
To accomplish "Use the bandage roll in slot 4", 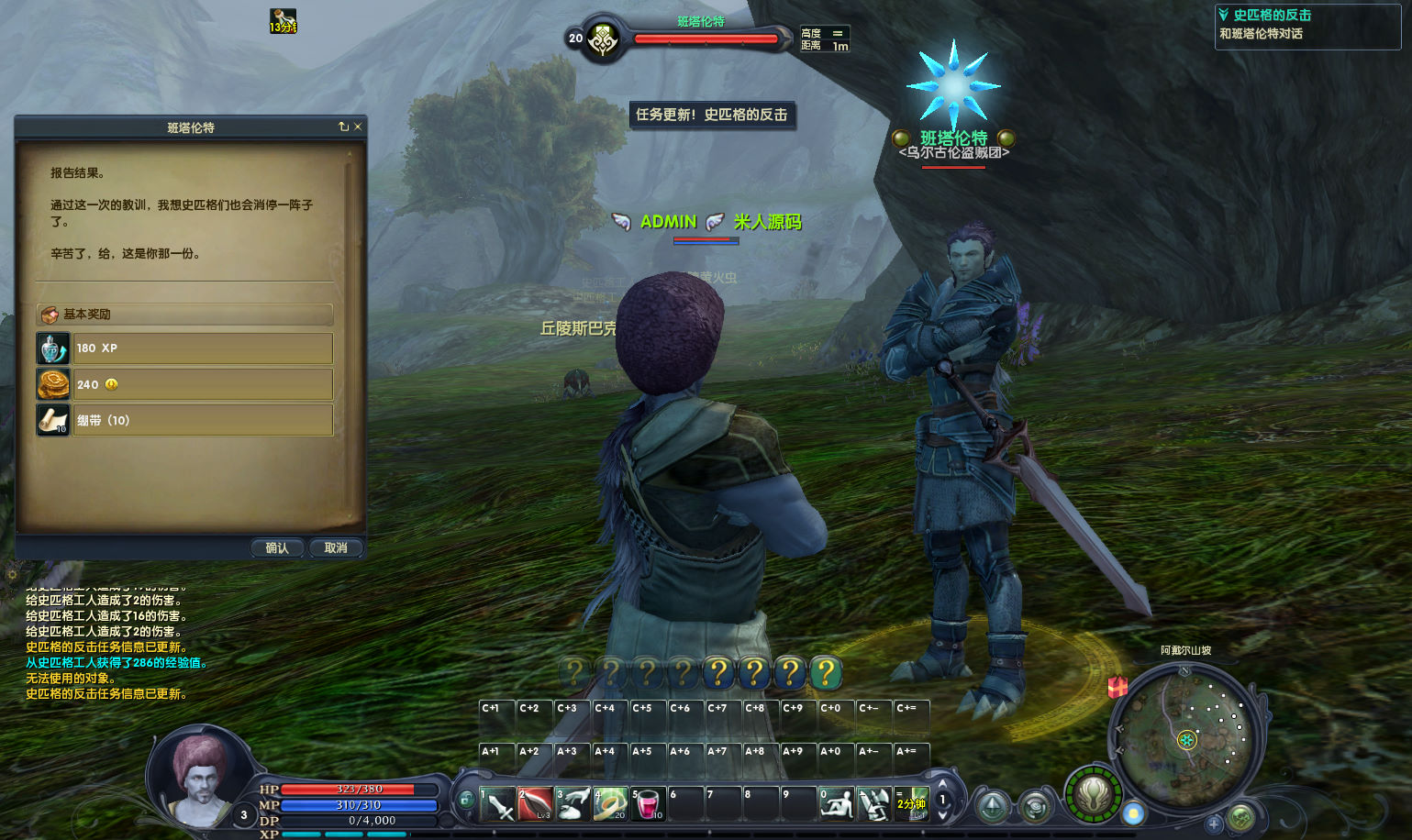I will (x=610, y=804).
